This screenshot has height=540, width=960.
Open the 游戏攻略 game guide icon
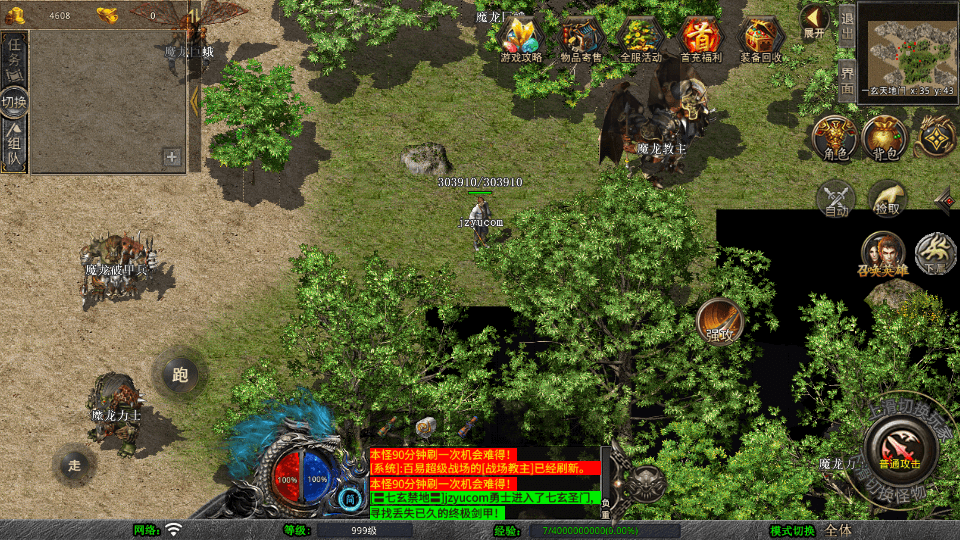pos(521,38)
